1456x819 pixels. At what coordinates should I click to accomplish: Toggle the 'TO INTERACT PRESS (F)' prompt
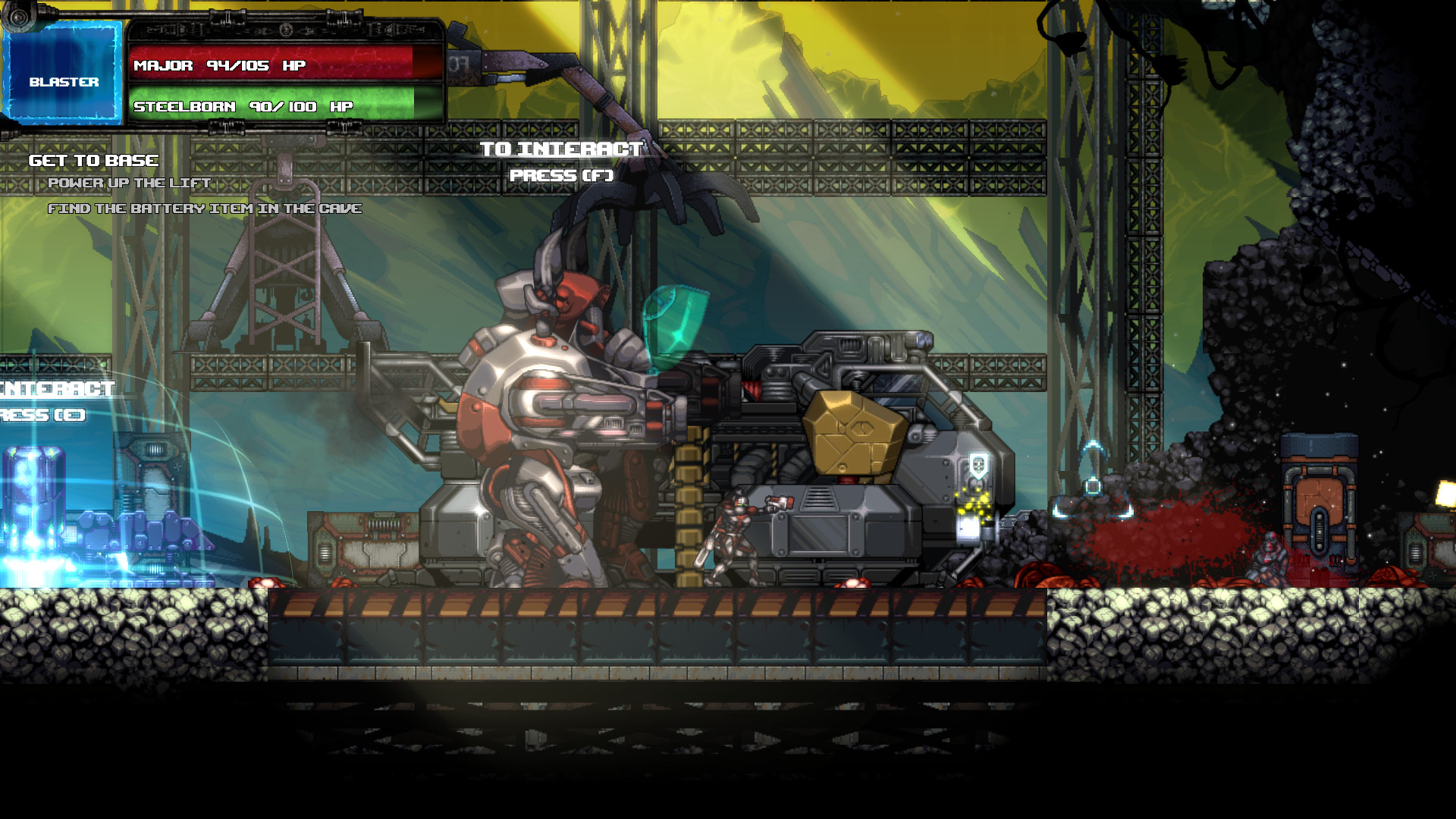click(561, 162)
